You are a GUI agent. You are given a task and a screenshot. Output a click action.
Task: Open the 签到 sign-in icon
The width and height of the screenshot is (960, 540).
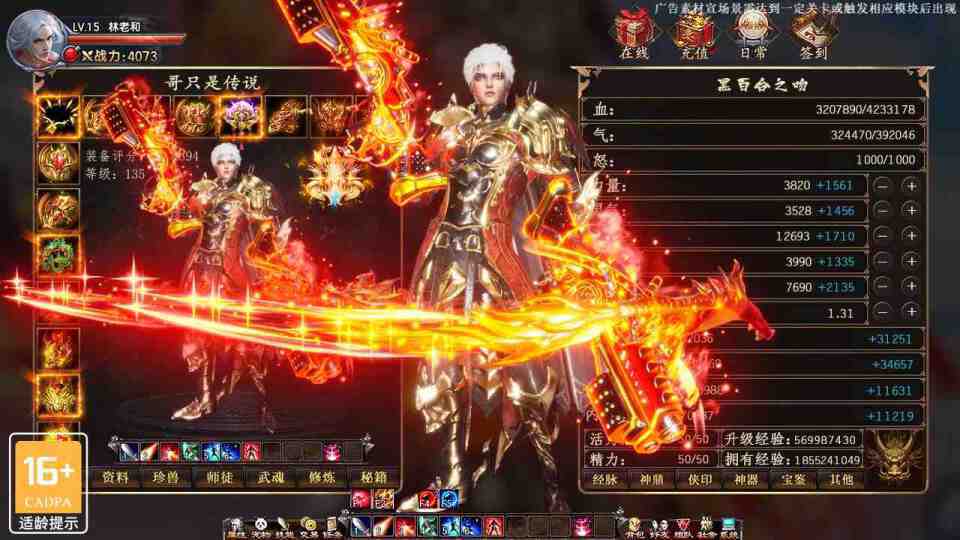point(813,33)
